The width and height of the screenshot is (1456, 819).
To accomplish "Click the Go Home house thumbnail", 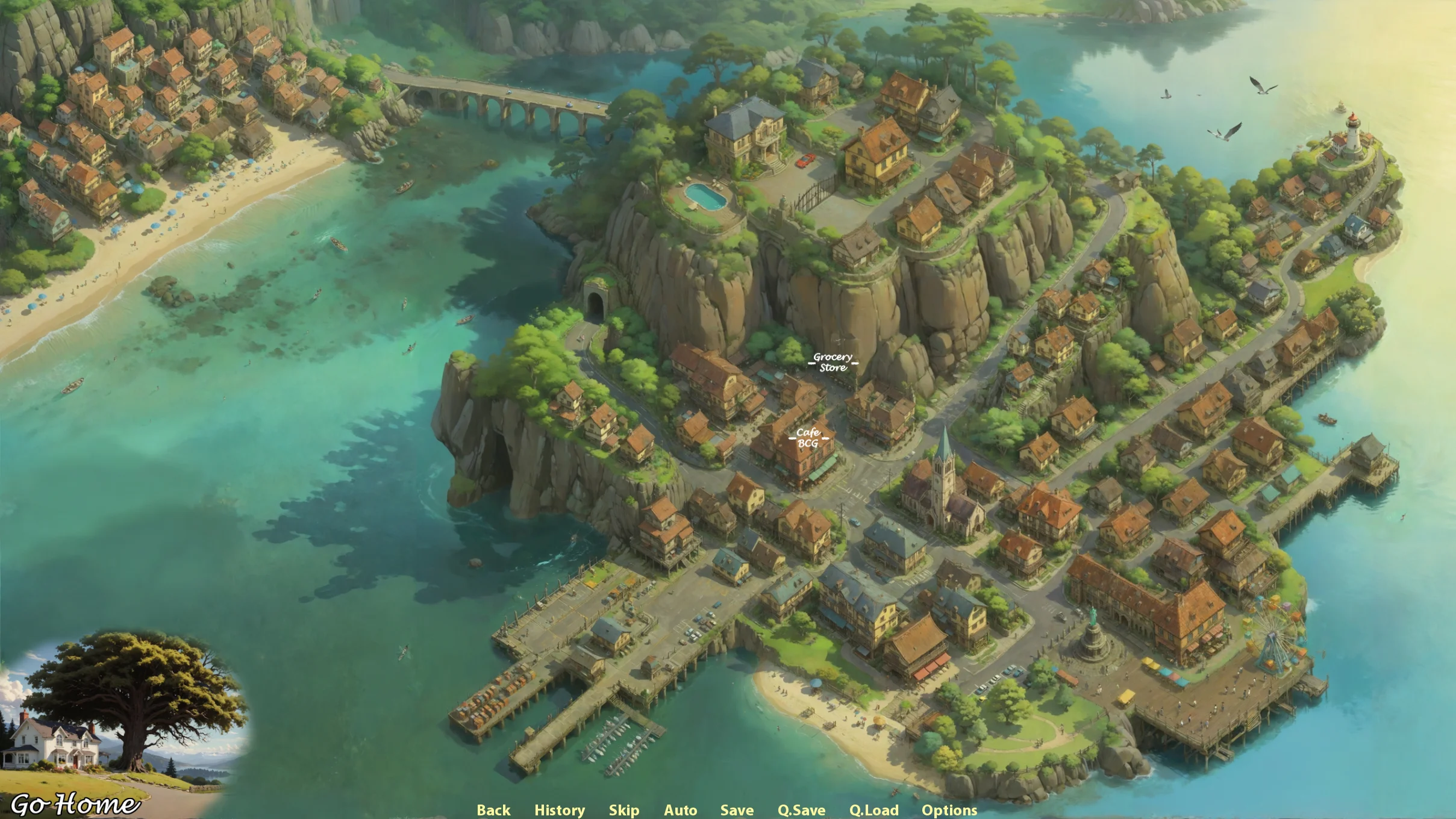I will (x=120, y=717).
